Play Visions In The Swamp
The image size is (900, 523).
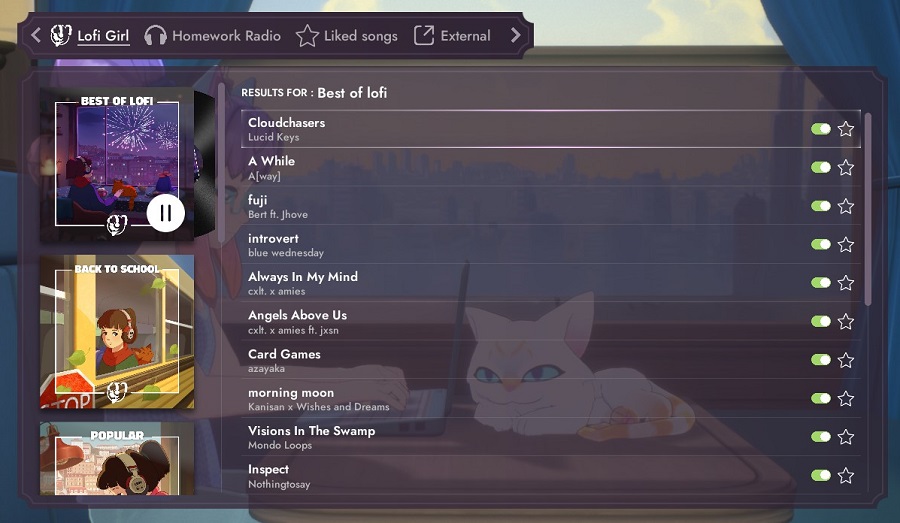coord(311,431)
